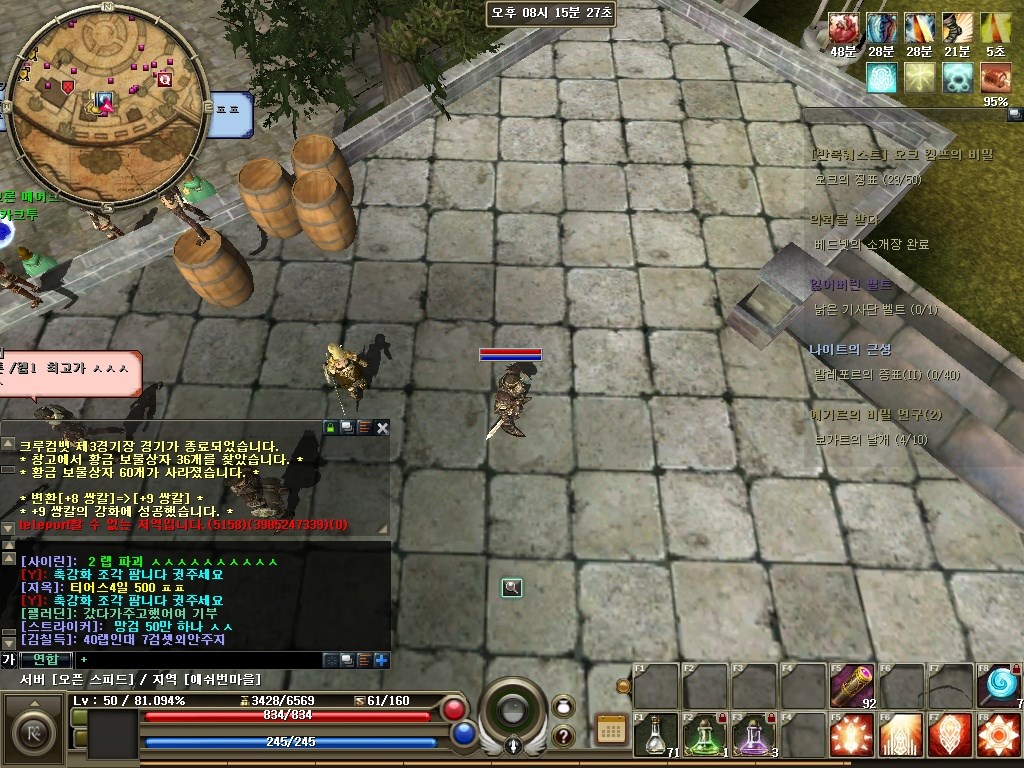Select the 연합 chat channel button
The image size is (1024, 768).
pyautogui.click(x=46, y=660)
